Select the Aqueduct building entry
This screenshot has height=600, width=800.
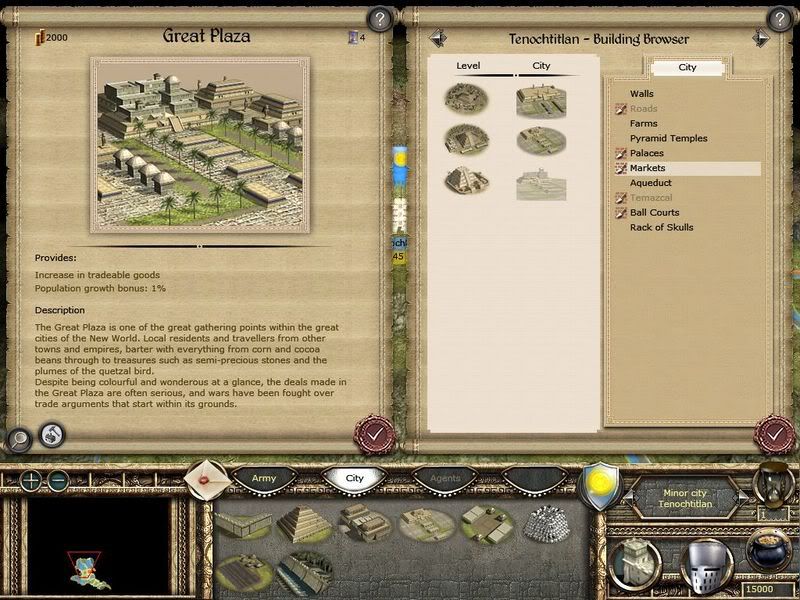click(x=651, y=183)
